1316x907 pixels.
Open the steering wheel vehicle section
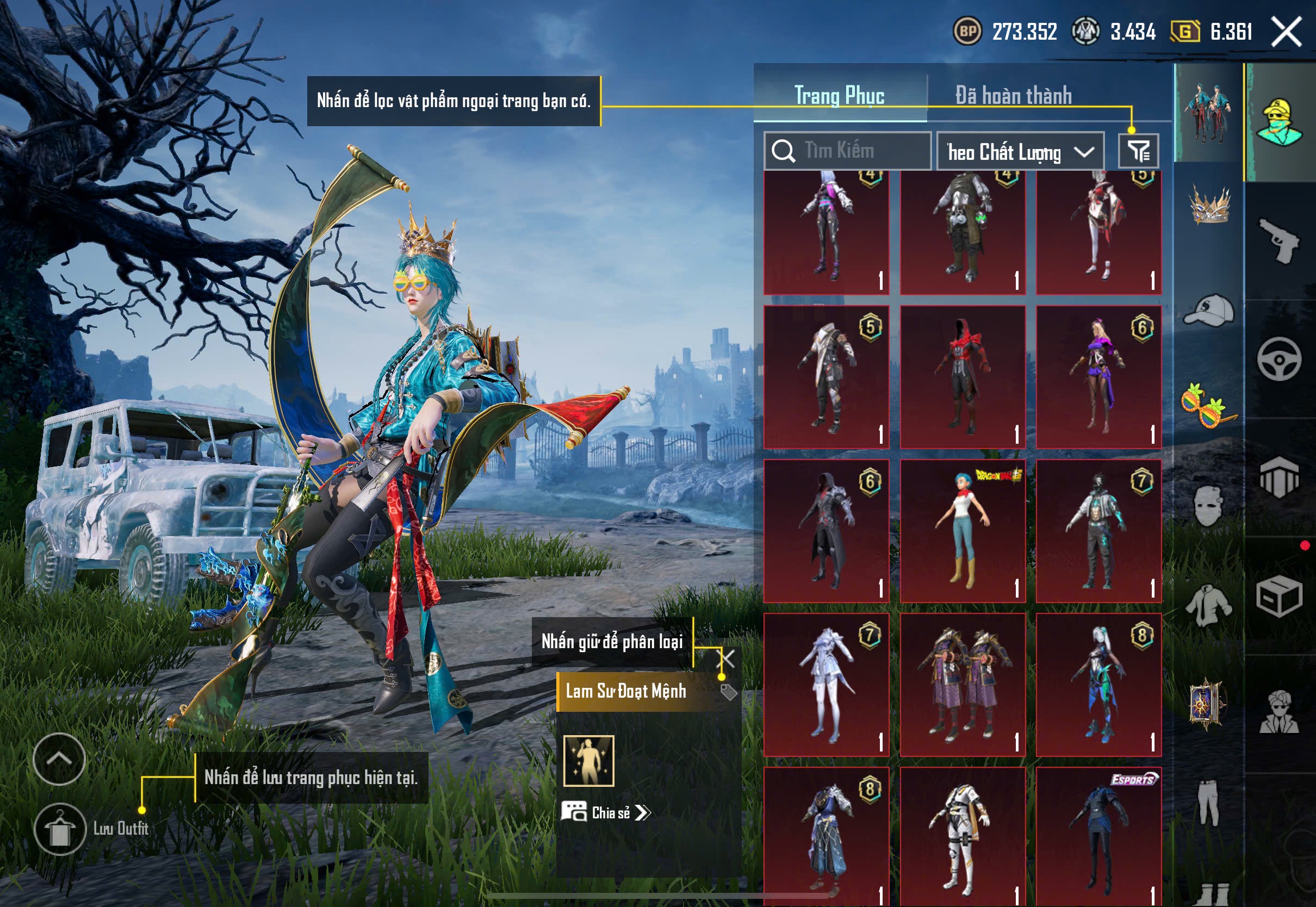point(1279,359)
